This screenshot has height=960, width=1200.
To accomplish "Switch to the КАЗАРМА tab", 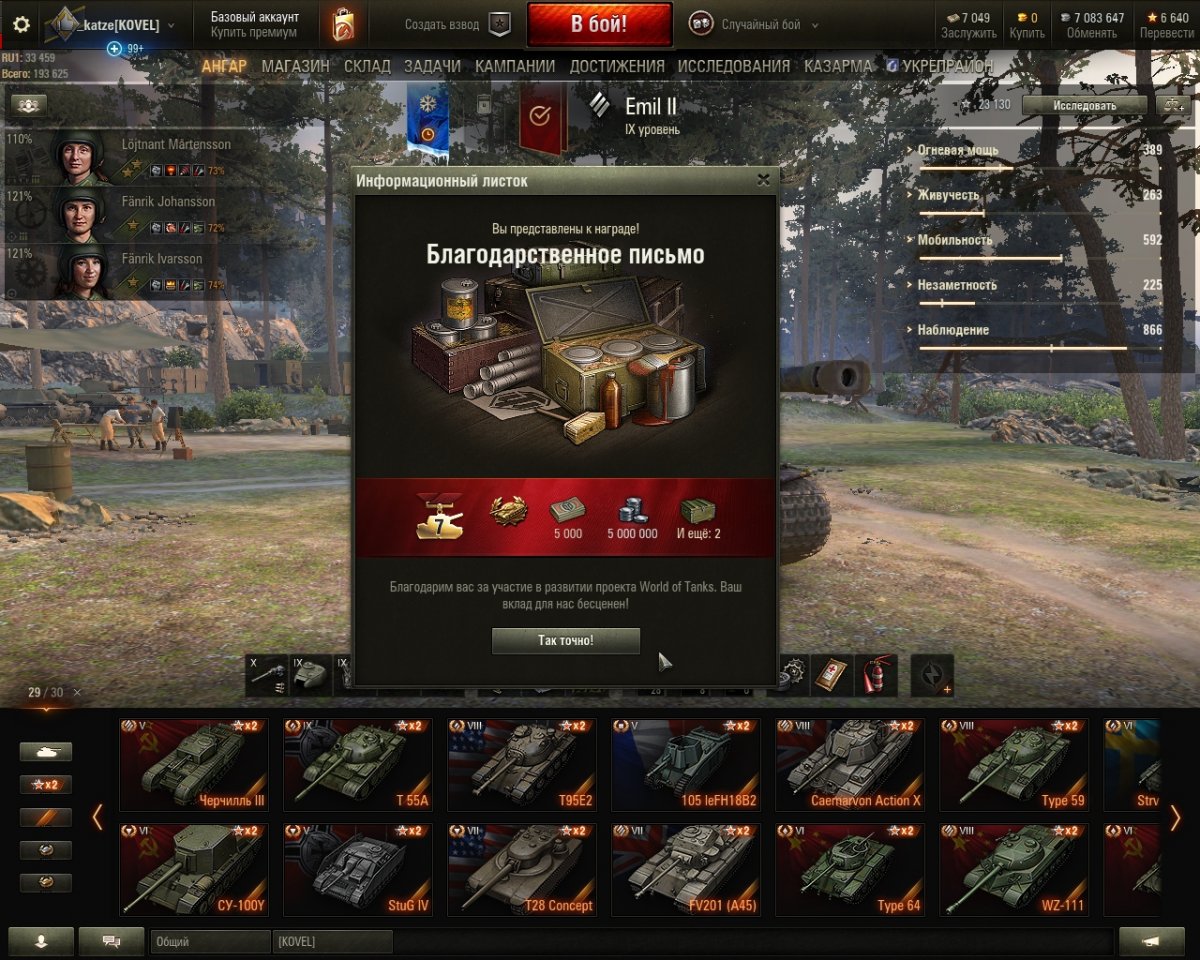I will tap(837, 66).
